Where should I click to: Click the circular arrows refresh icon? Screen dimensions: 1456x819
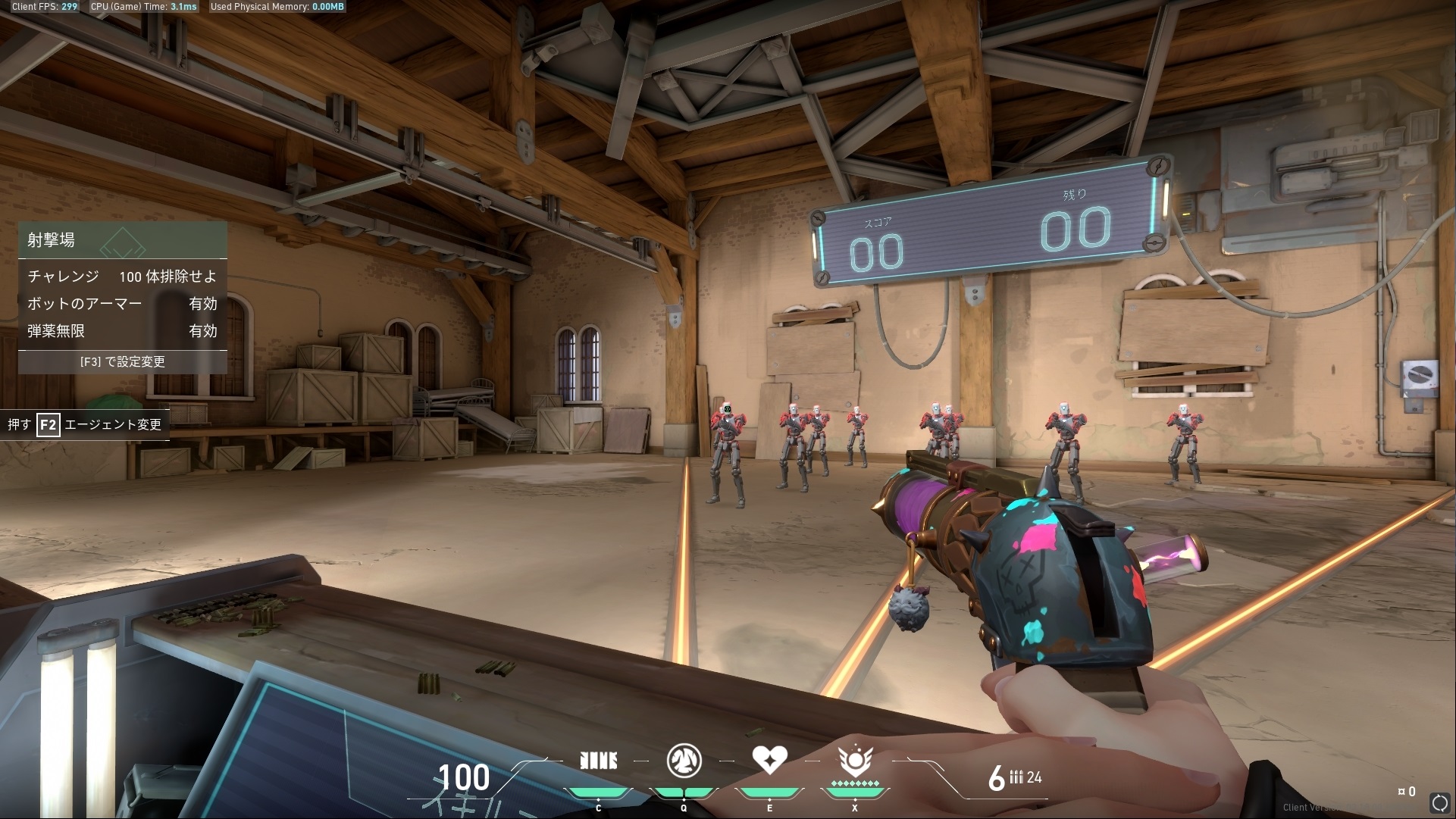(1439, 802)
